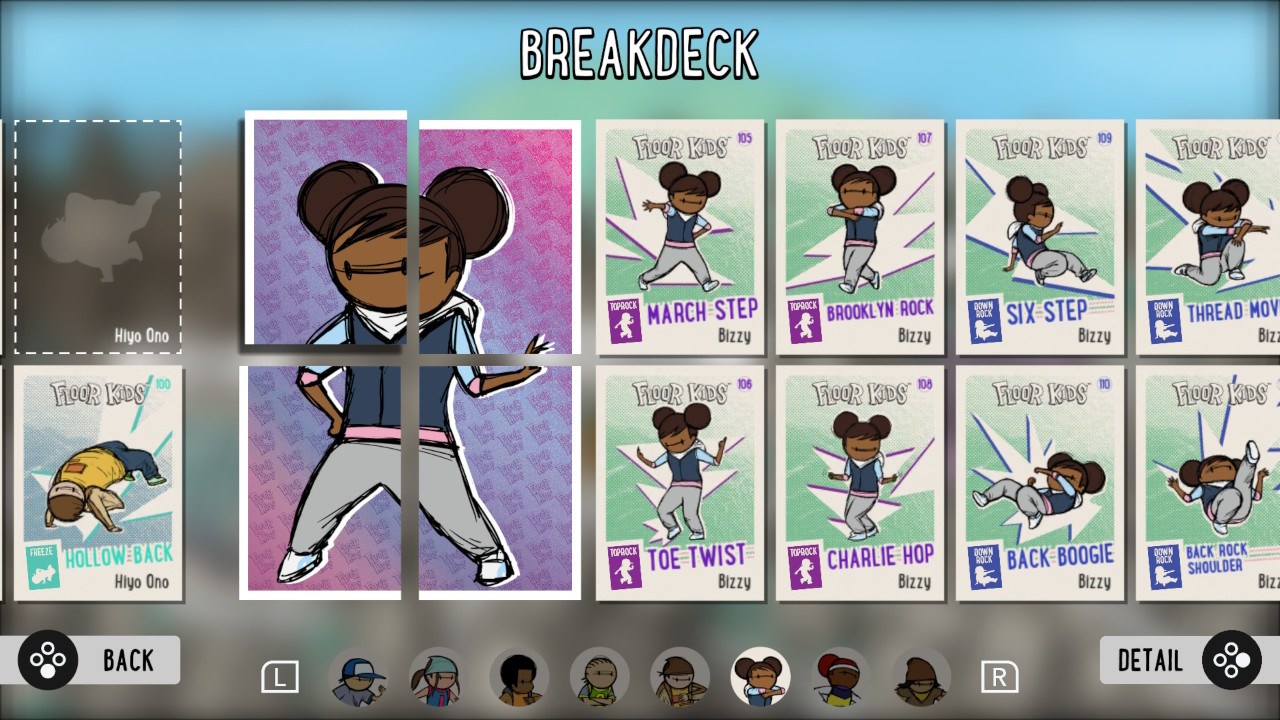Open the Thread Move card
Viewport: 1280px width, 720px height.
coord(1223,236)
